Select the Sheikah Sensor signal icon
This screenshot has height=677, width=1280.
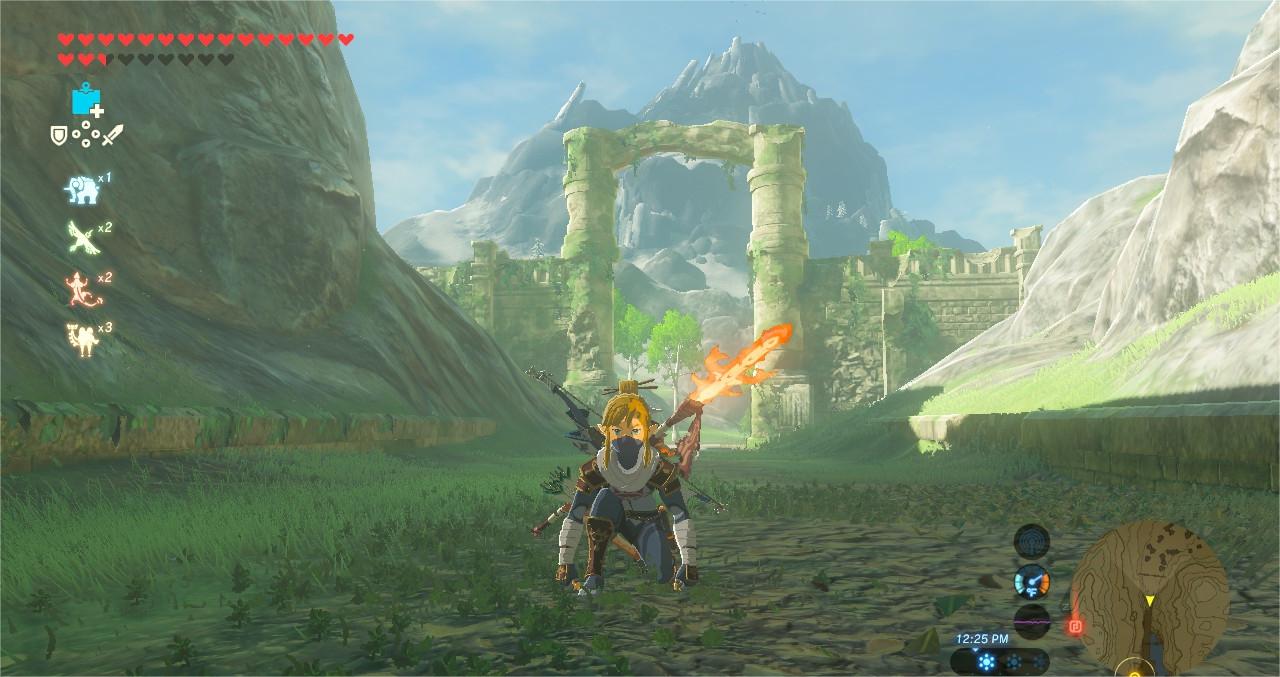pyautogui.click(x=1031, y=542)
